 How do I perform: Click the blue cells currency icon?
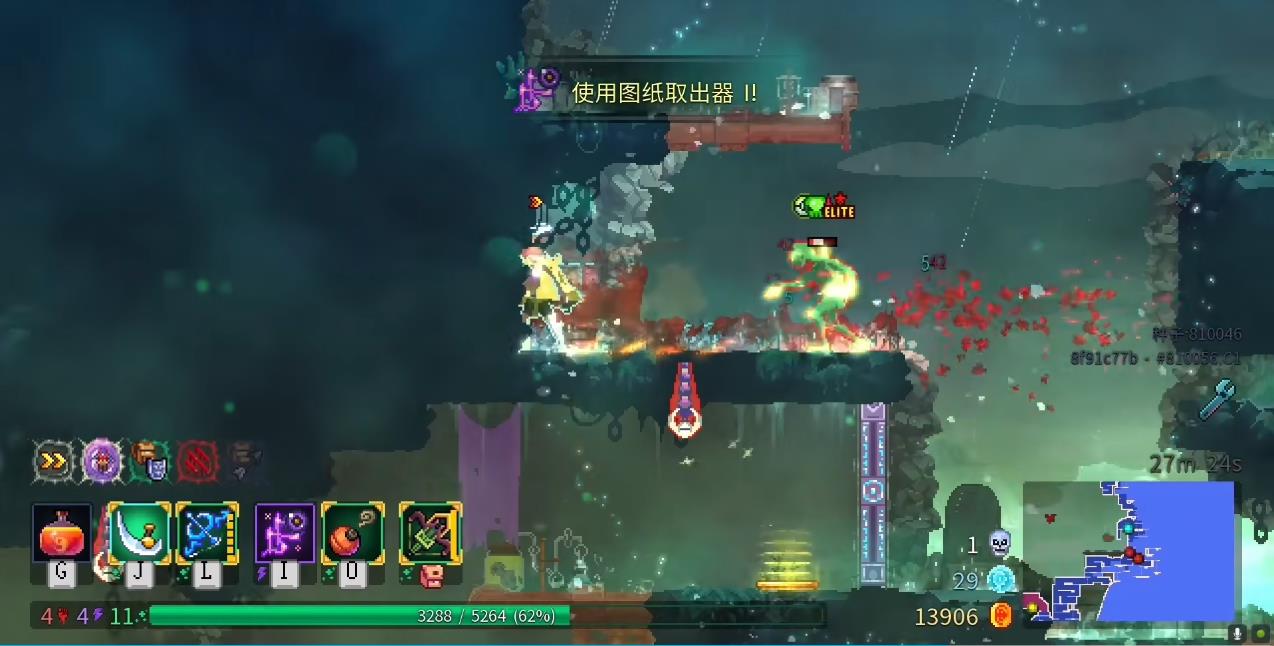click(1000, 580)
